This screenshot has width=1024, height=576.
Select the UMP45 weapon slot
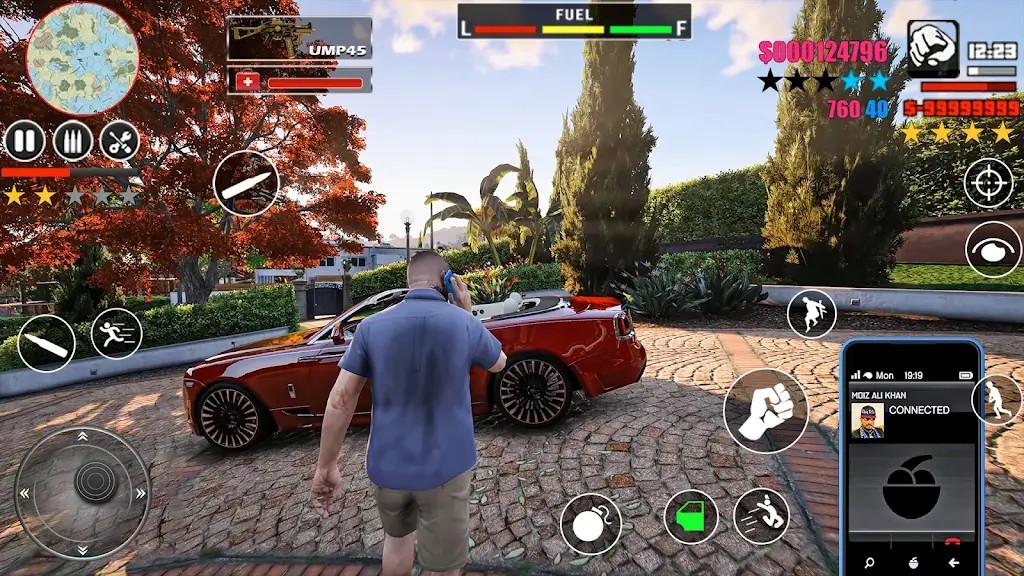pyautogui.click(x=299, y=39)
